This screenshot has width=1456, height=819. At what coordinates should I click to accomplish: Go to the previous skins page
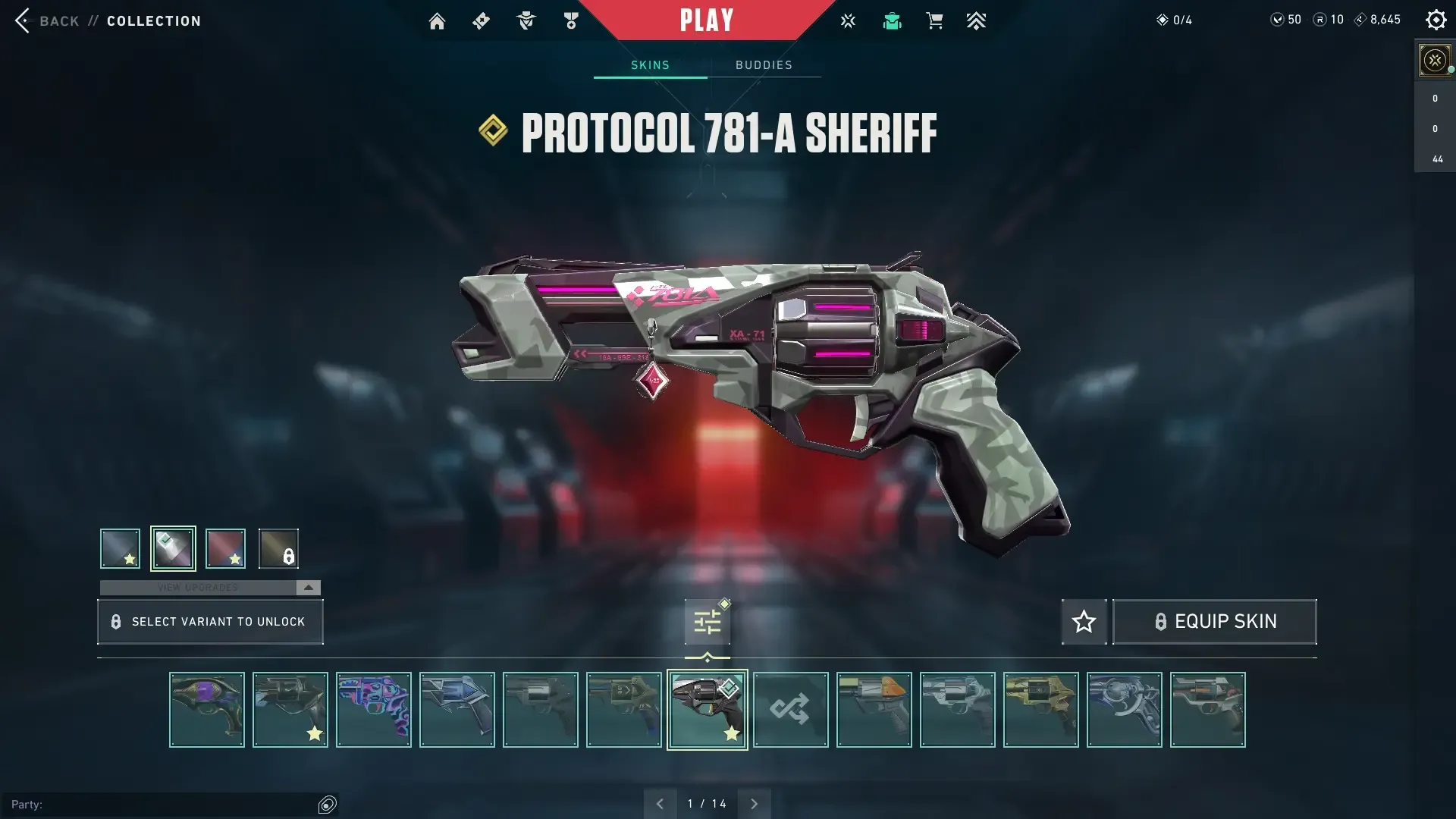[x=660, y=804]
